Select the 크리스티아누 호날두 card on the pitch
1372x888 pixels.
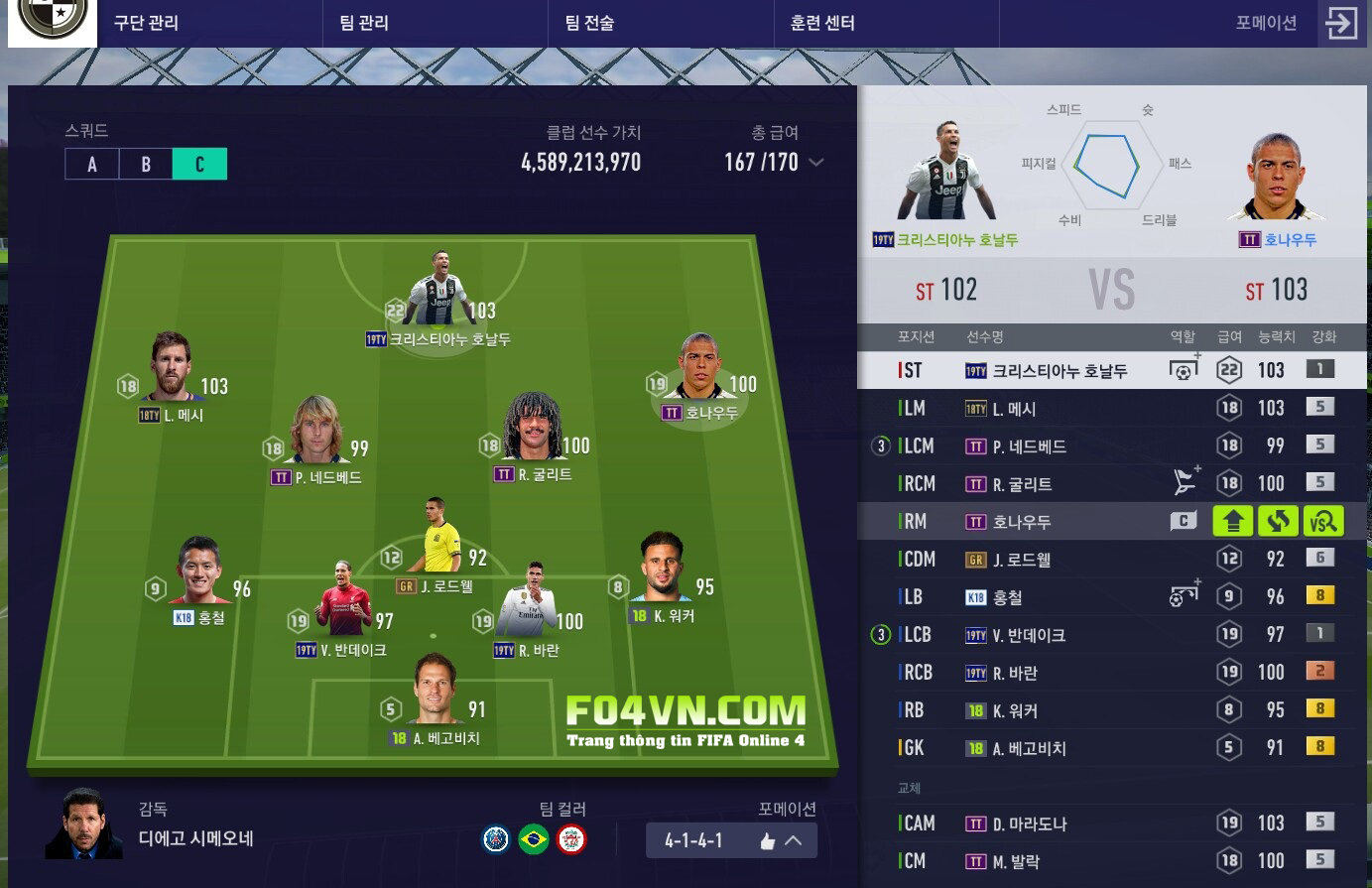coord(439,293)
